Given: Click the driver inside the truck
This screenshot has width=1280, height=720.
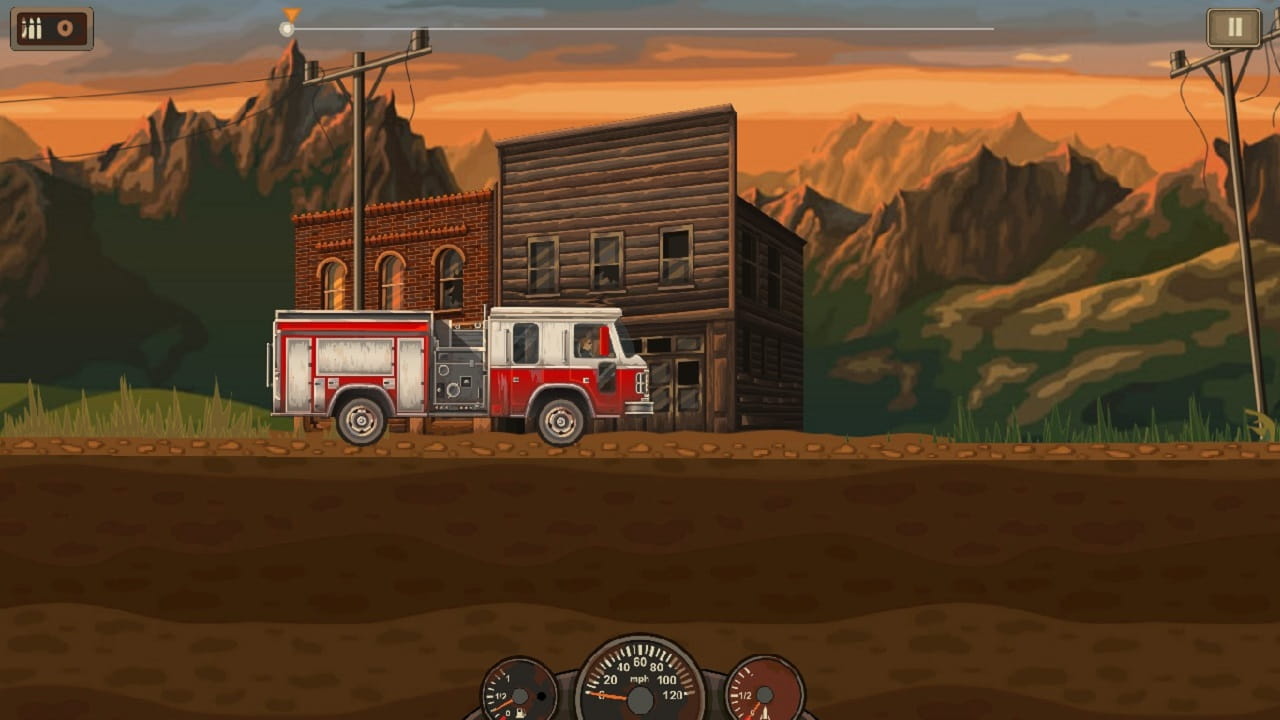Looking at the screenshot, I should coord(585,345).
